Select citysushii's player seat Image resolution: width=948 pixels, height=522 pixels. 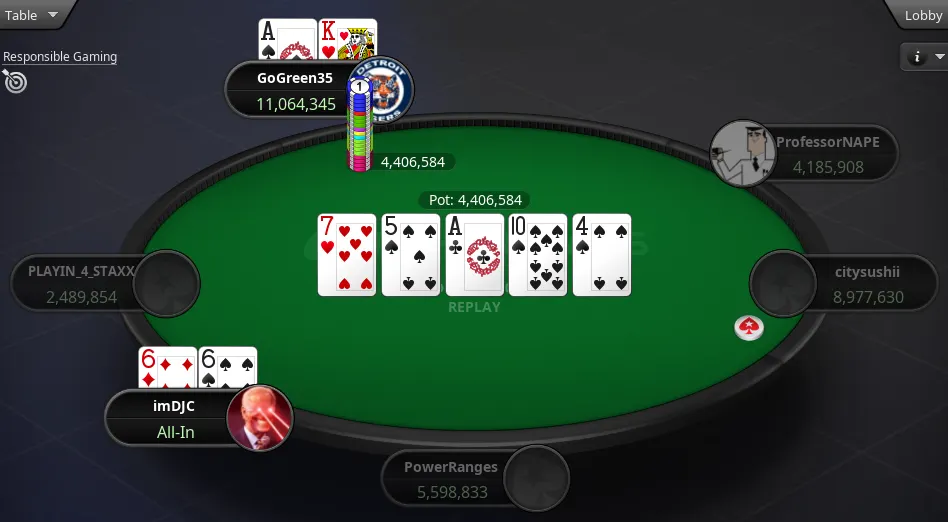pyautogui.click(x=850, y=283)
